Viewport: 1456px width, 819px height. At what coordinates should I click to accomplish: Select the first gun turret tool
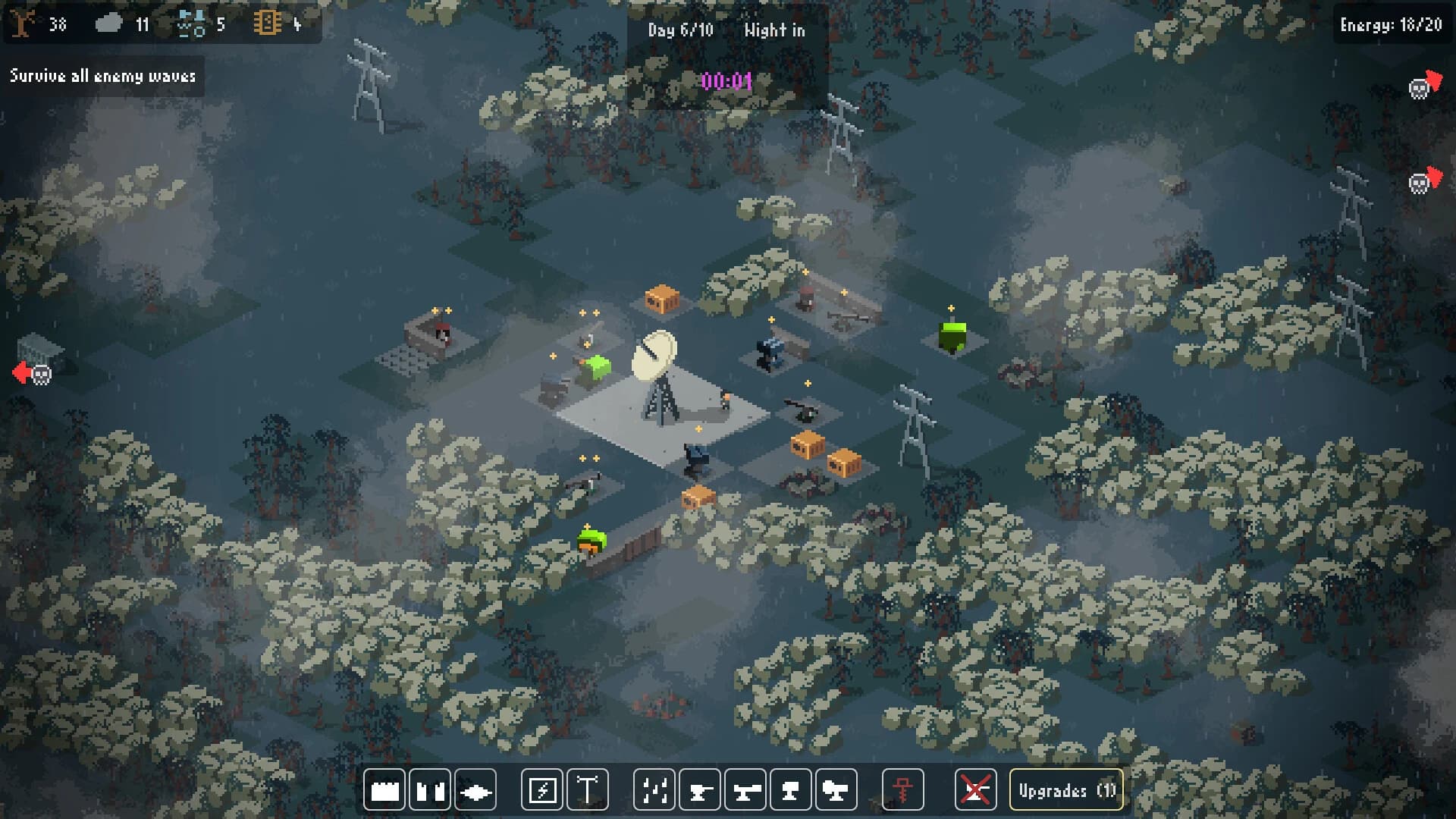coord(701,789)
